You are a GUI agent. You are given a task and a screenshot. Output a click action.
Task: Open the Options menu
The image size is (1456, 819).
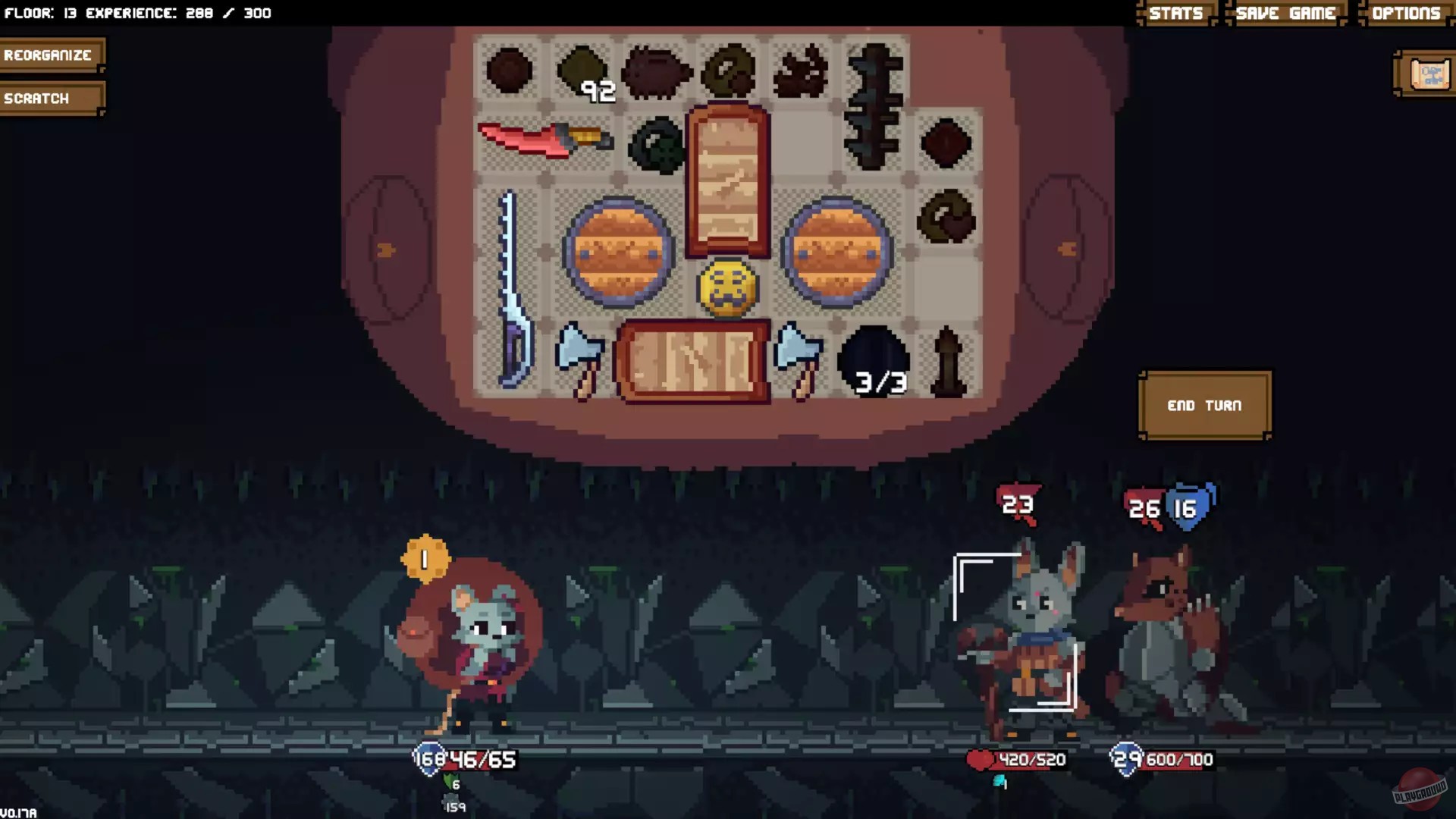(x=1407, y=12)
